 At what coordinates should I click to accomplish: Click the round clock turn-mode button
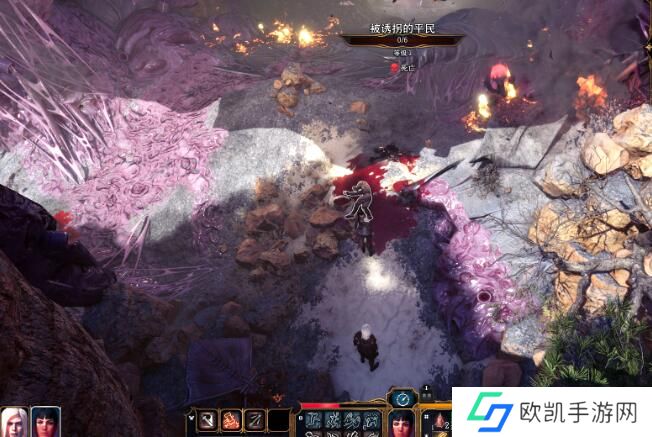tap(401, 398)
